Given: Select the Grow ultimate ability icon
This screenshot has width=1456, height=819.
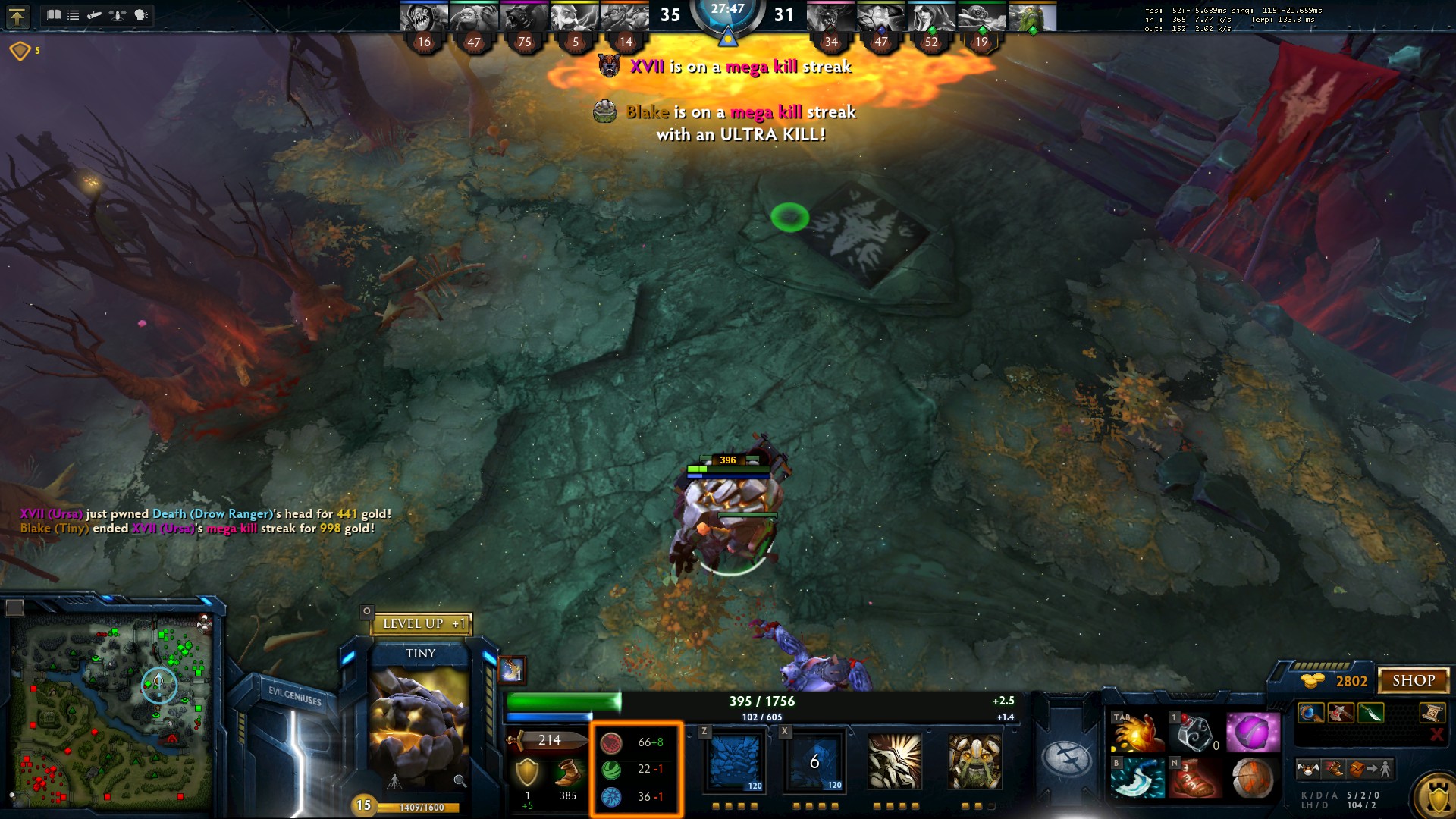Looking at the screenshot, I should coord(974,762).
